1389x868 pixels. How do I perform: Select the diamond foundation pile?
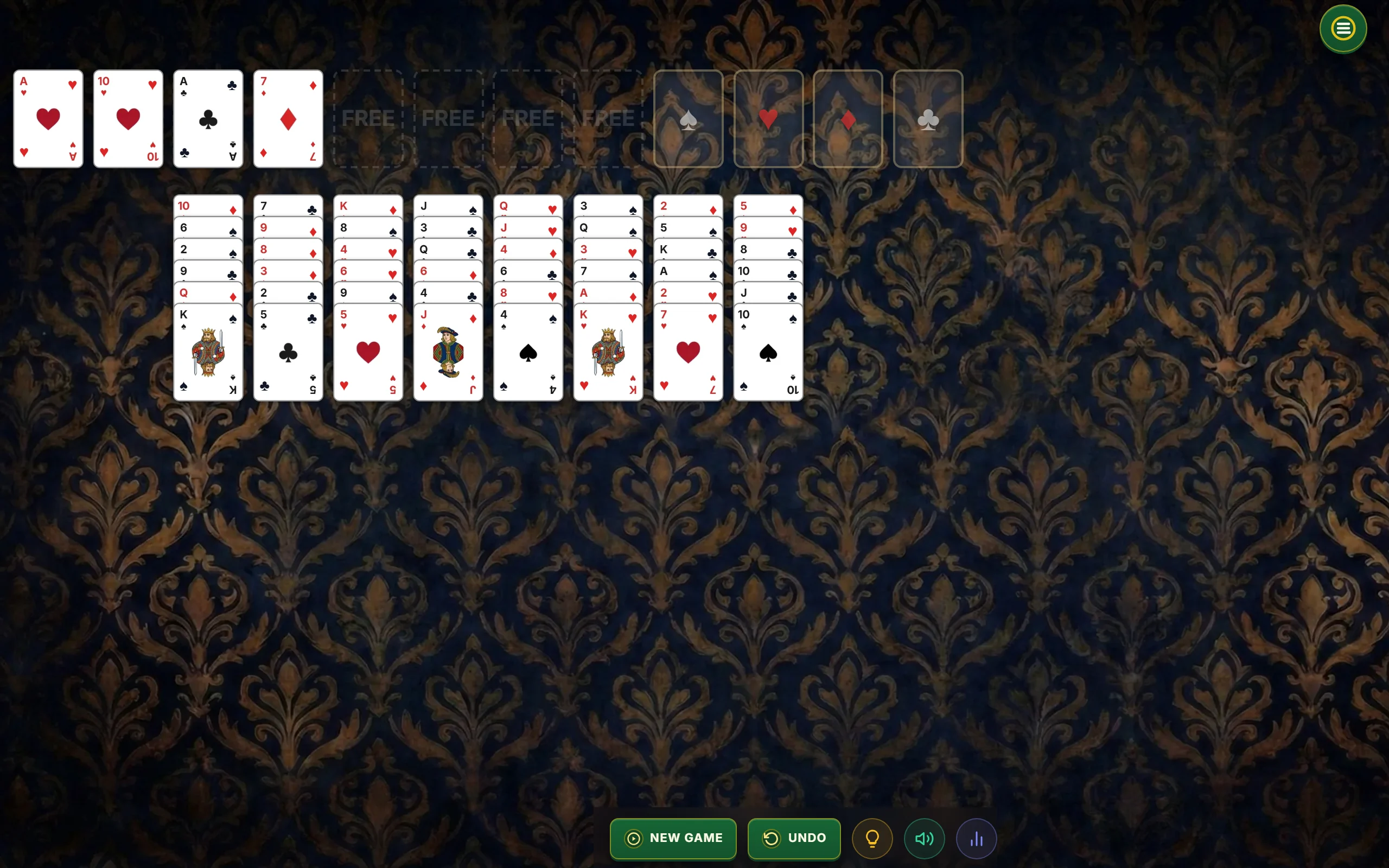pyautogui.click(x=848, y=119)
